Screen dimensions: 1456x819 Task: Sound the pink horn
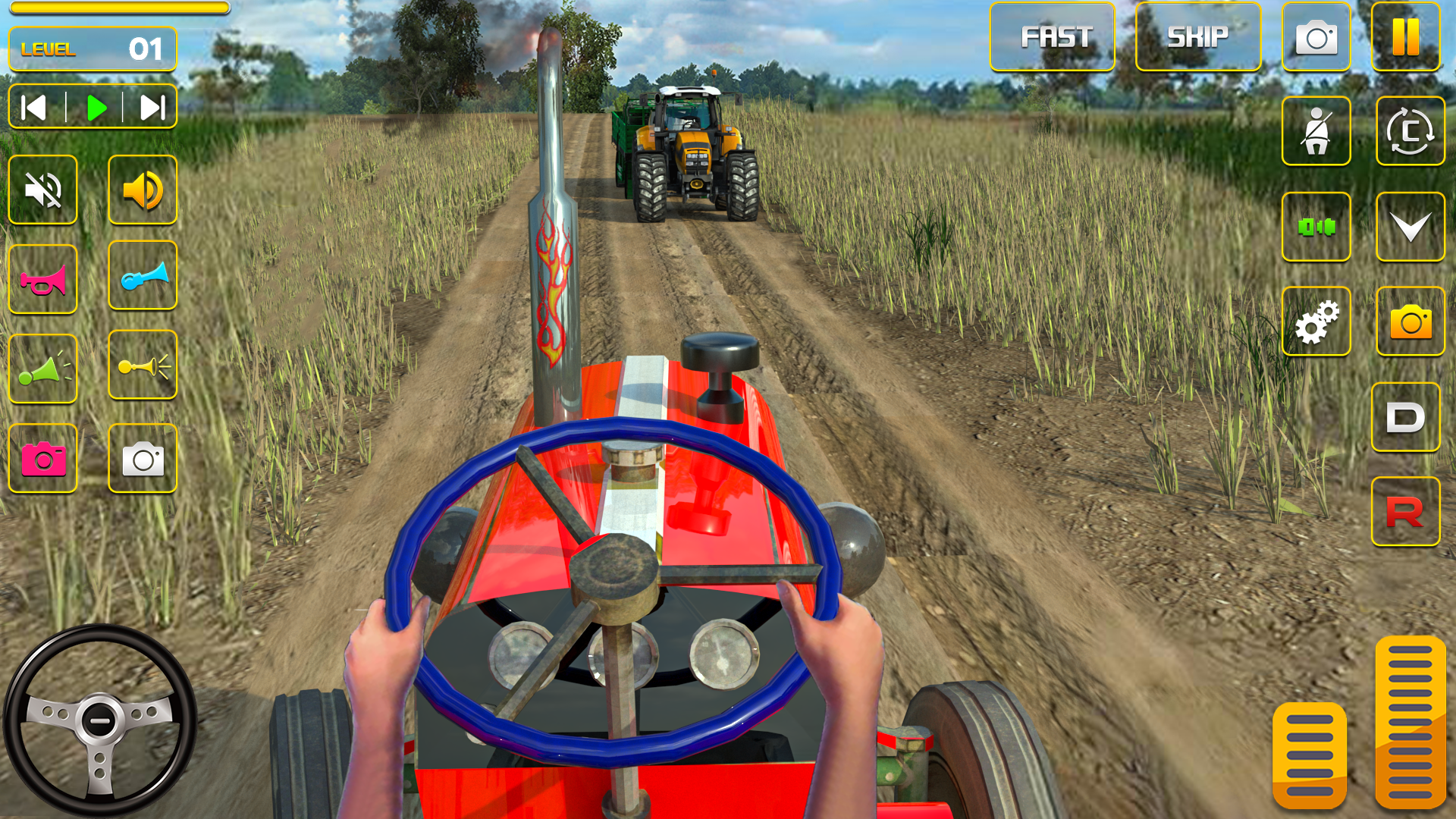pyautogui.click(x=42, y=276)
